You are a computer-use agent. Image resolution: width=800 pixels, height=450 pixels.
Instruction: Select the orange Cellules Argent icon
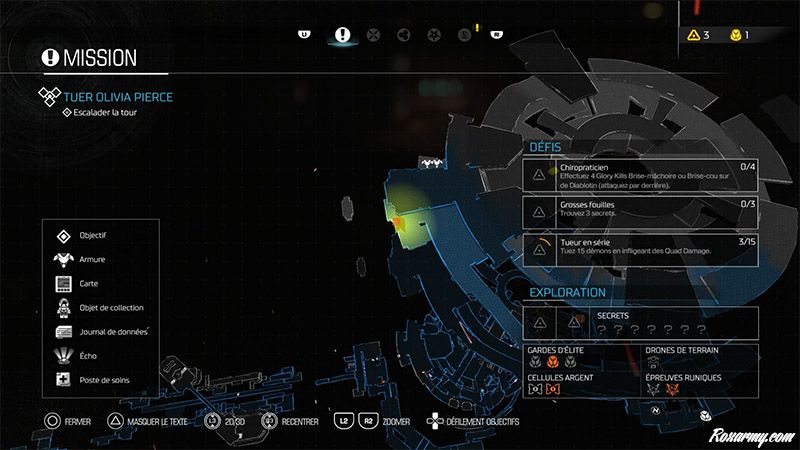click(x=552, y=389)
